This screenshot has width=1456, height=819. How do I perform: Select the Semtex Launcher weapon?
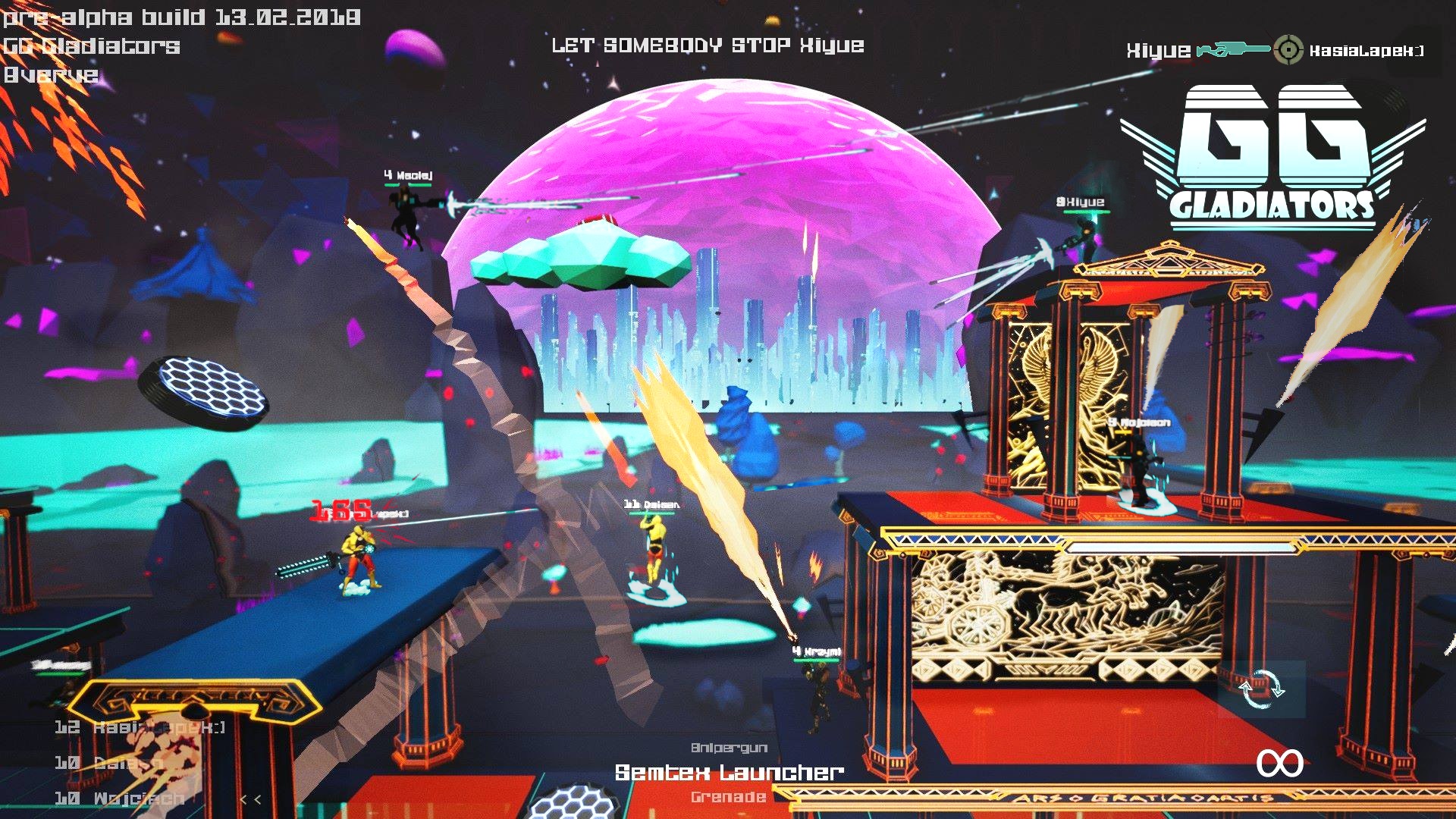click(729, 773)
